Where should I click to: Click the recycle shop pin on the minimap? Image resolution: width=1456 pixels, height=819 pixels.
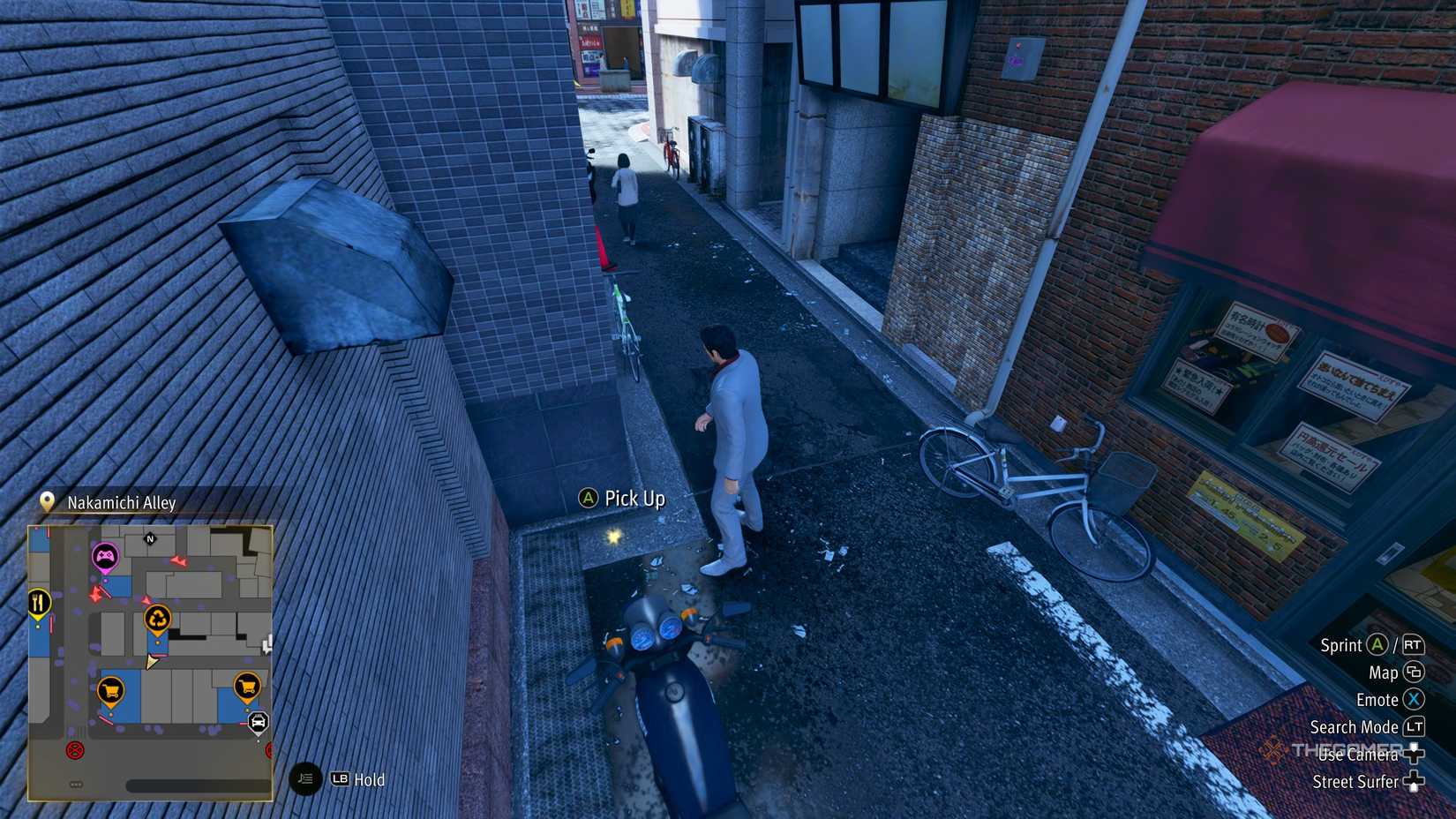pyautogui.click(x=157, y=620)
